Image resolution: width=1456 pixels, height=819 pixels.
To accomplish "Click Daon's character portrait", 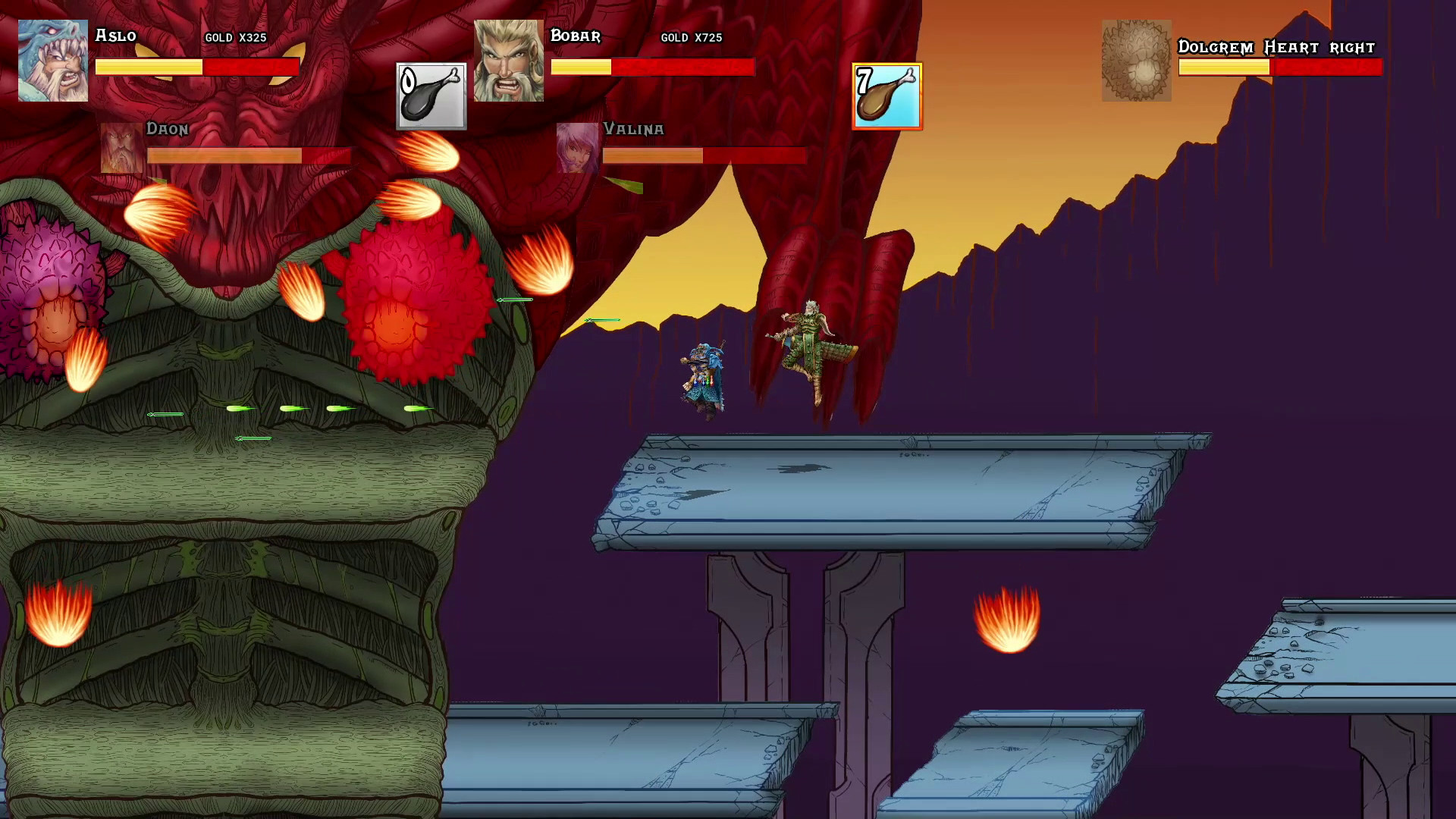I will click(x=120, y=149).
